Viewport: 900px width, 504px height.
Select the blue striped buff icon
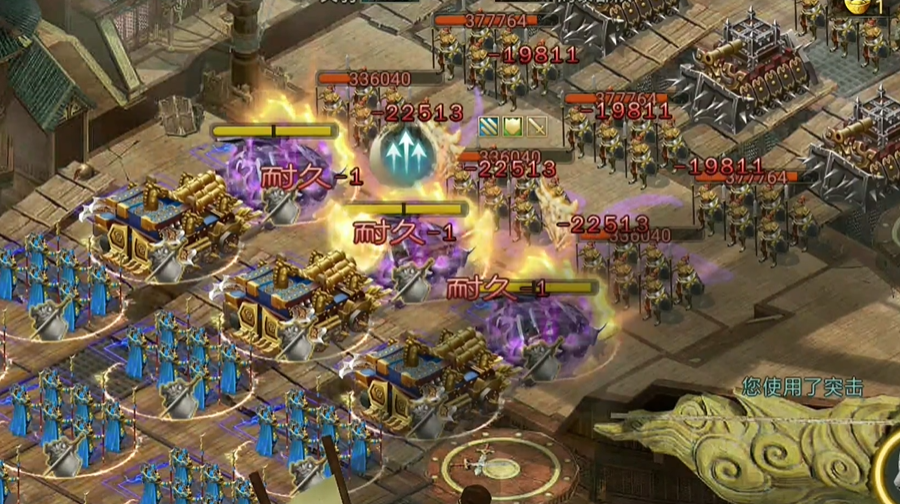tap(489, 126)
